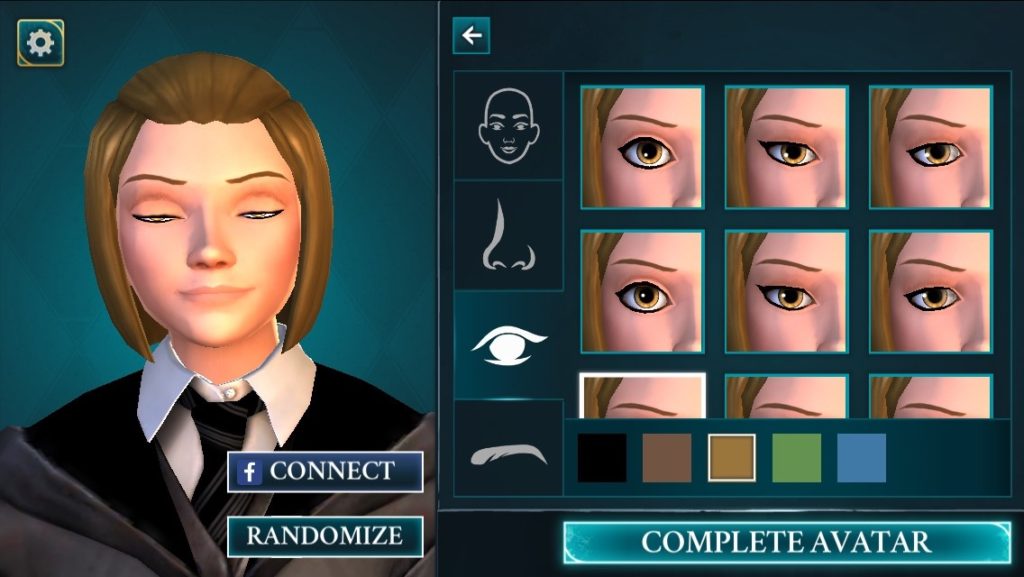Screen dimensions: 1024x577
Task: Connect with Facebook
Action: click(x=325, y=471)
